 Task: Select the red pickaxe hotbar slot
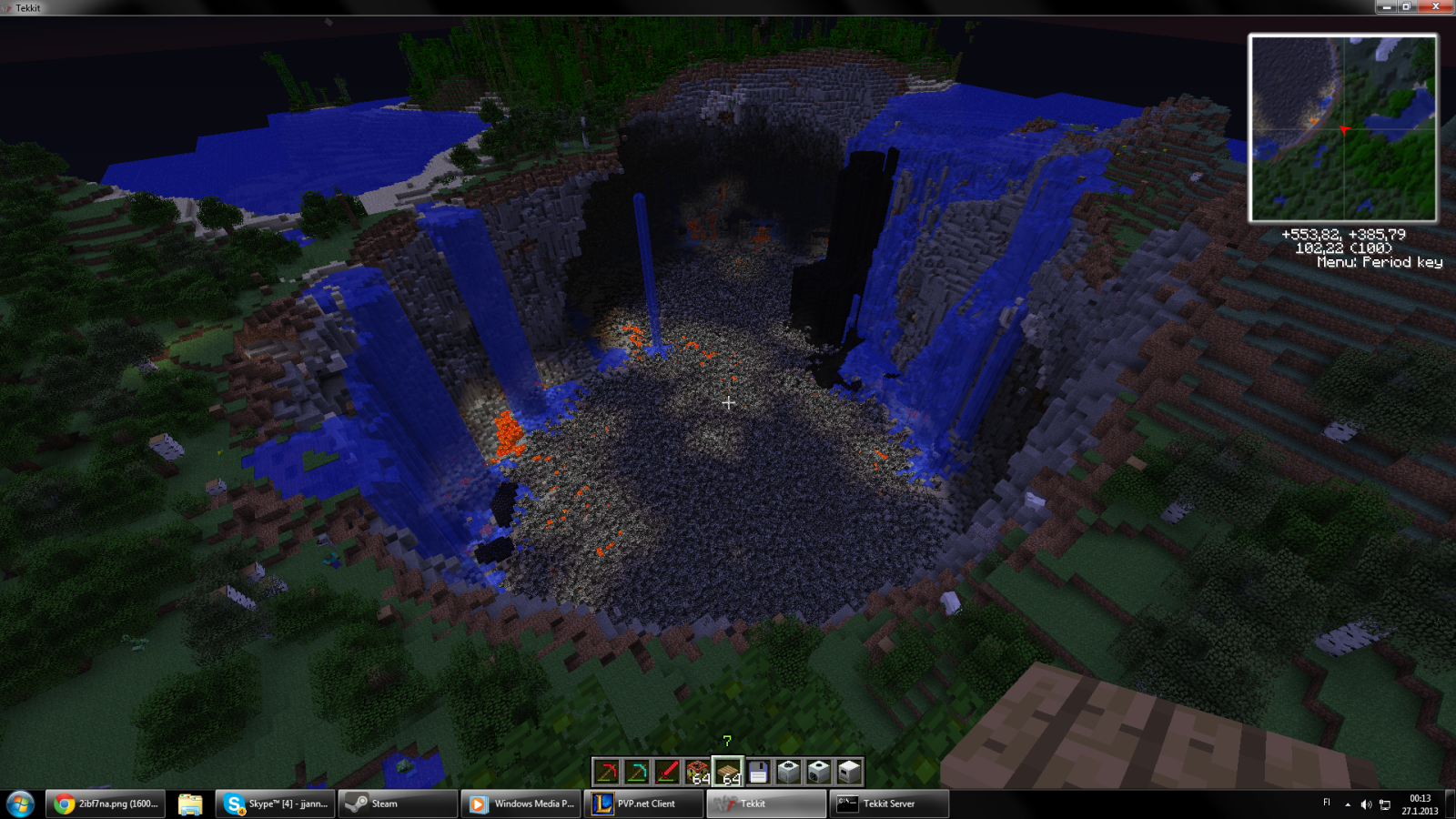point(607,772)
